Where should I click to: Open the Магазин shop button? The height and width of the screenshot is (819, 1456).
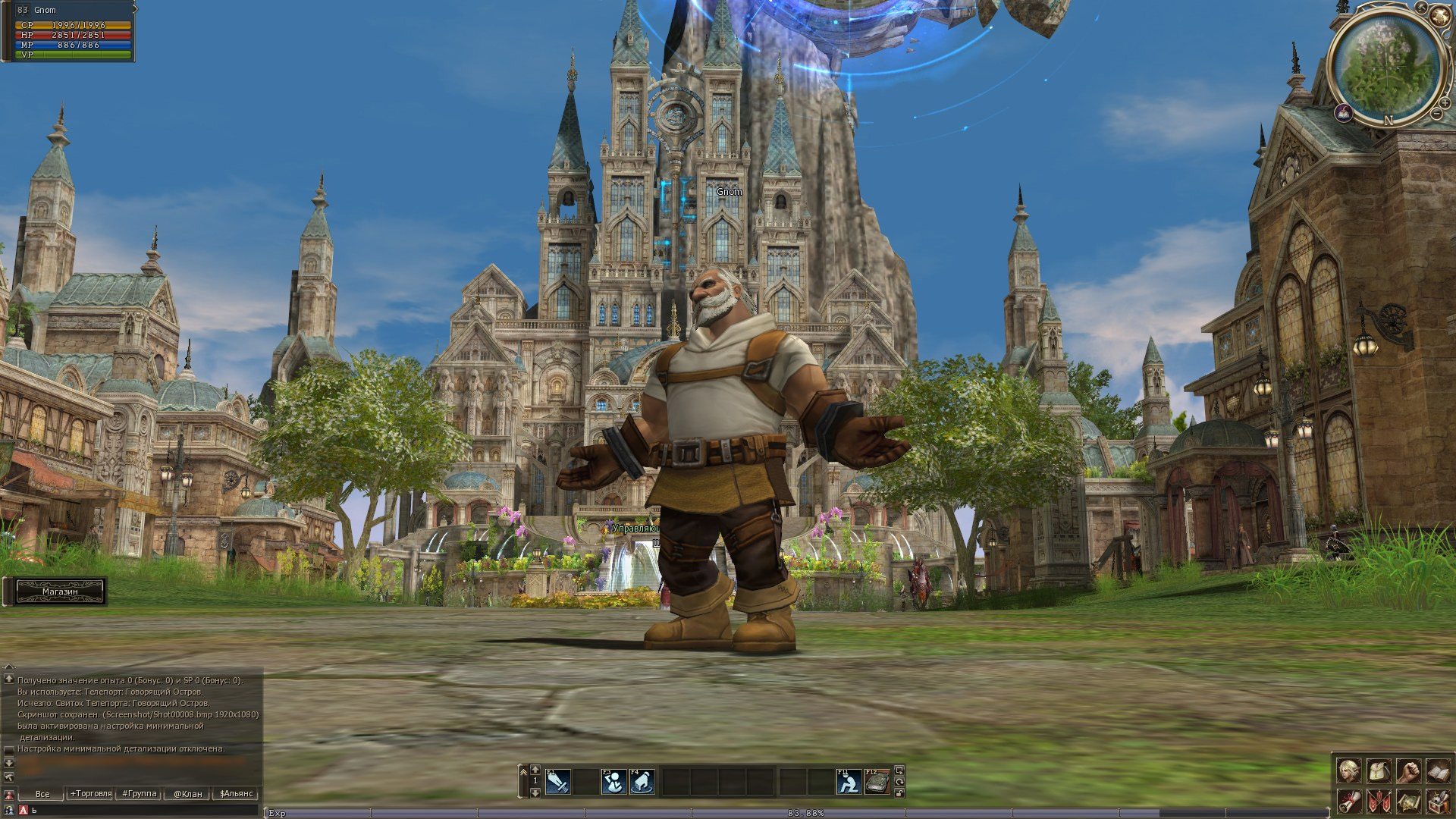(x=60, y=591)
